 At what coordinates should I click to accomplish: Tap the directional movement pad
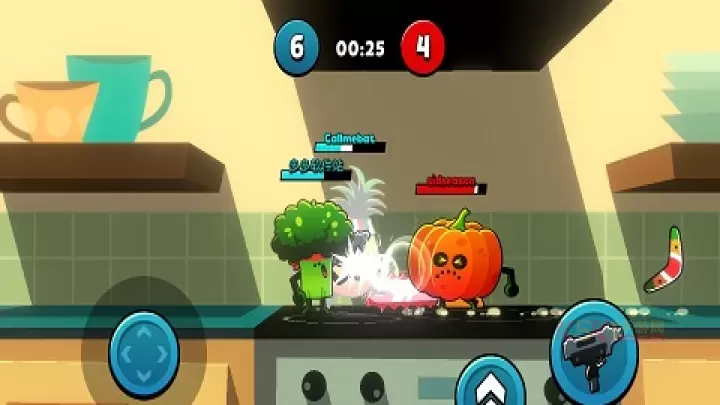coord(144,353)
